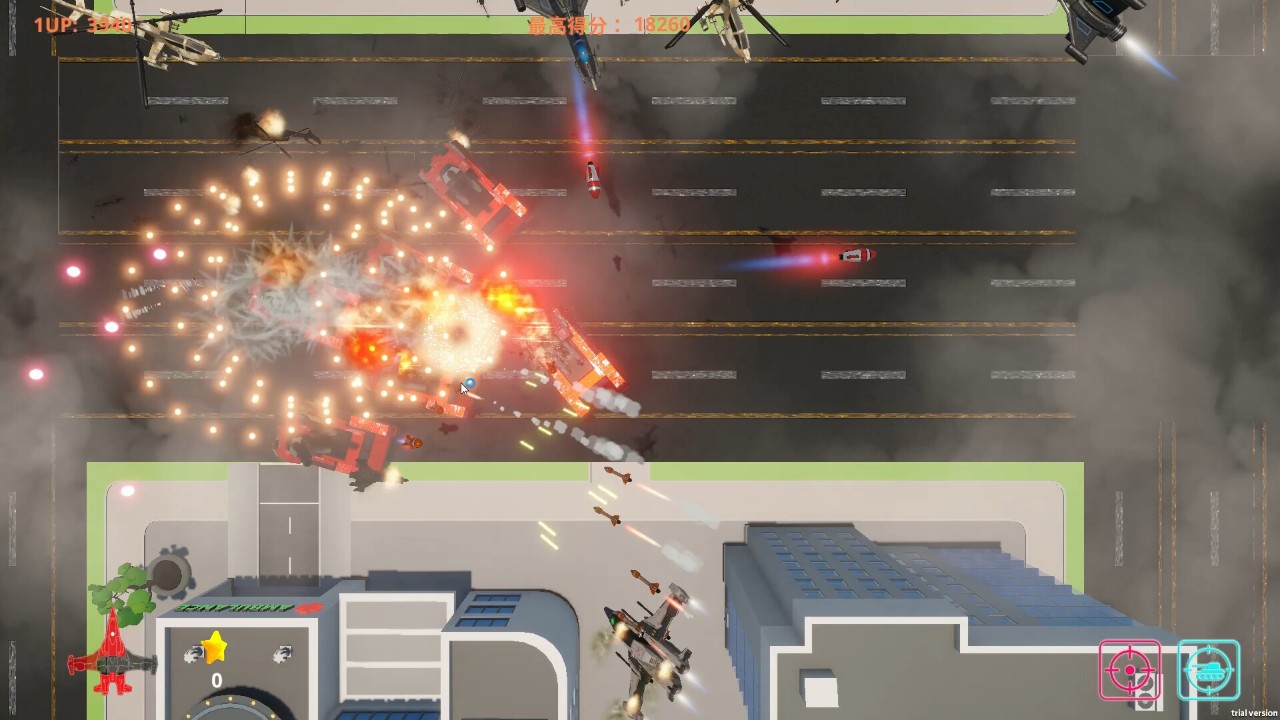Select the cyan tank target icon

(x=1208, y=669)
